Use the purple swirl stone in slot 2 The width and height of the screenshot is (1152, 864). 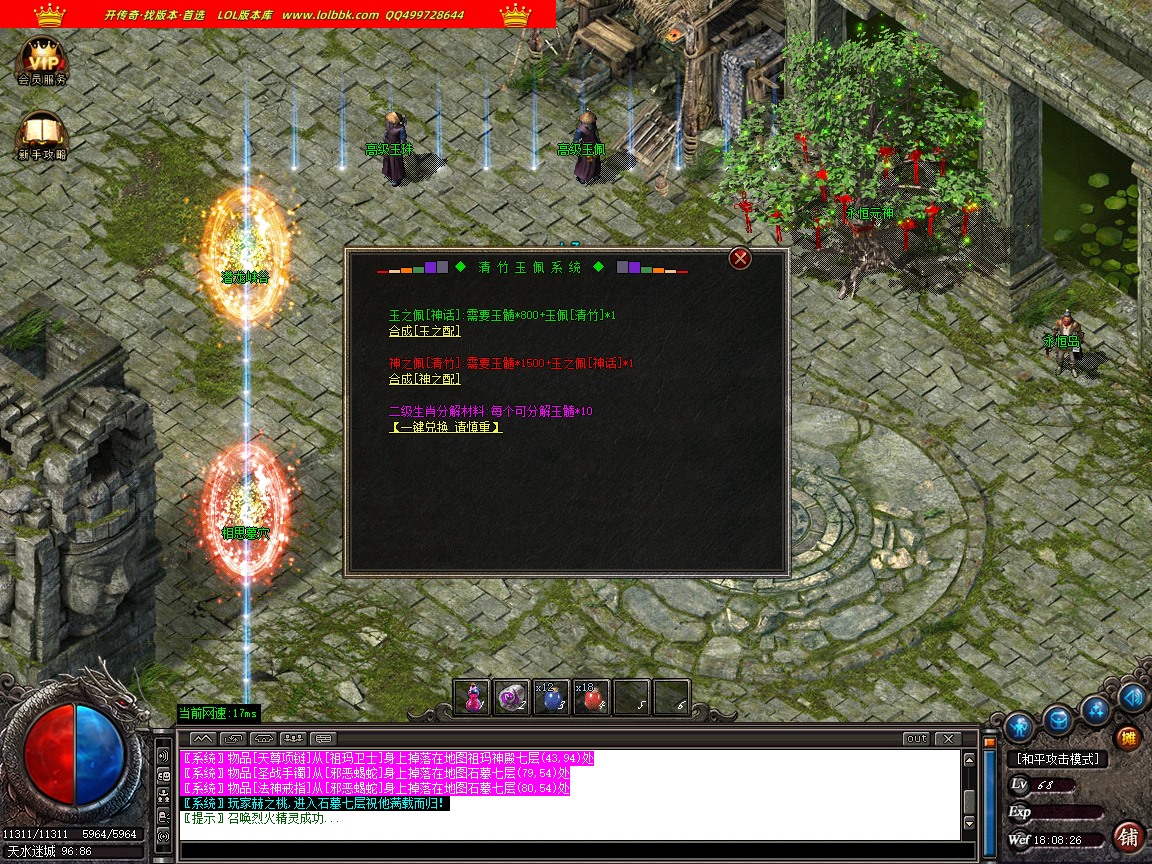click(x=511, y=698)
